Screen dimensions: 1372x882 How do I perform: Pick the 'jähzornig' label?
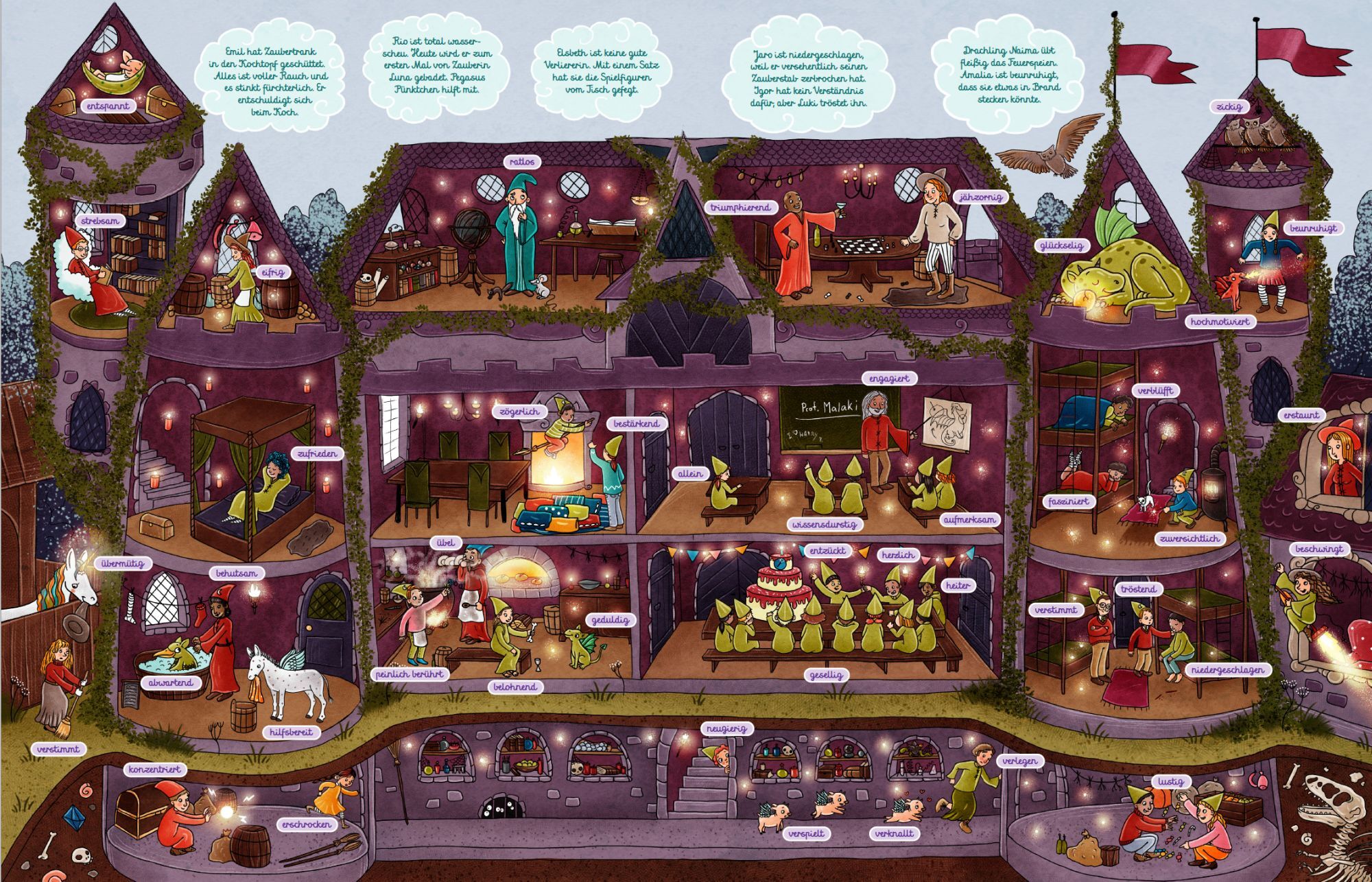click(x=981, y=197)
